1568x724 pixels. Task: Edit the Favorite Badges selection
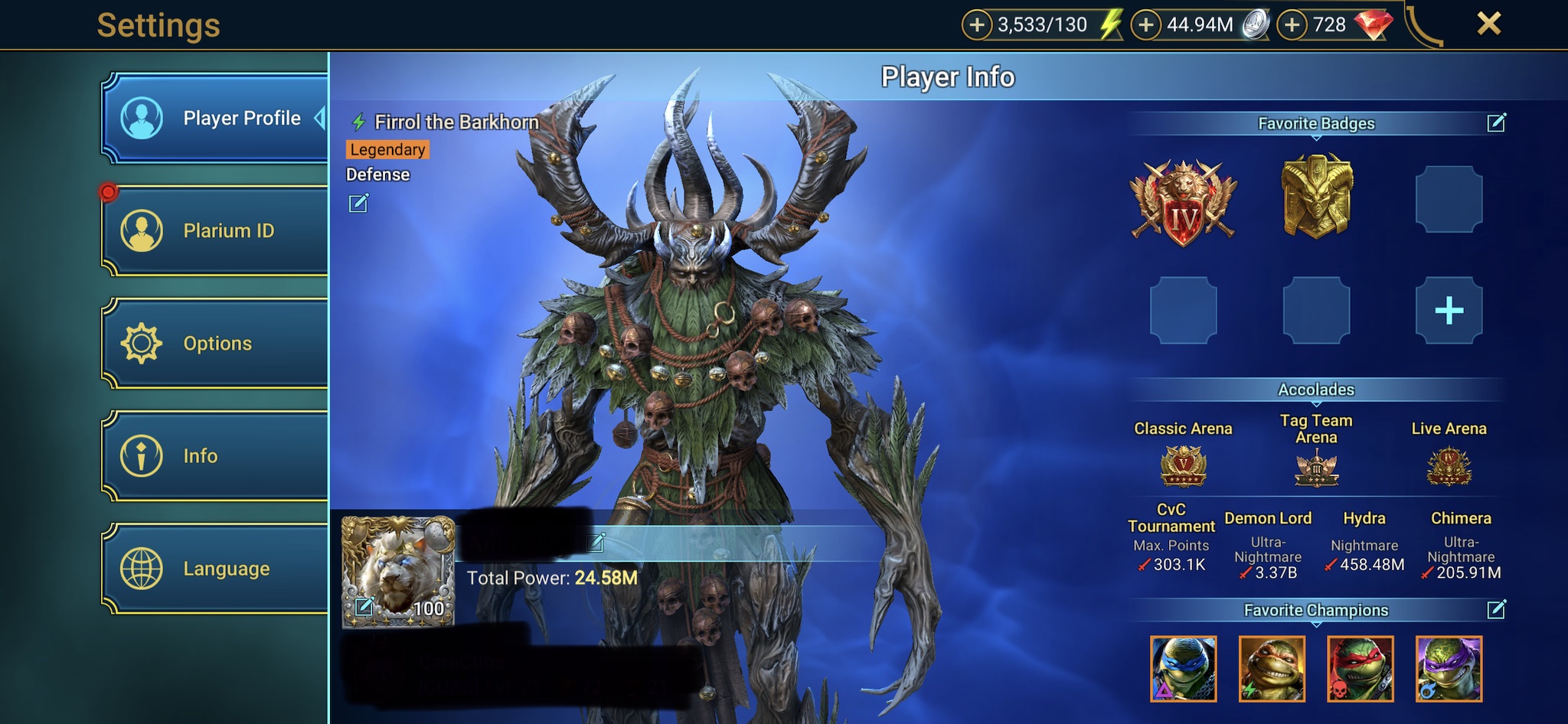[1496, 122]
